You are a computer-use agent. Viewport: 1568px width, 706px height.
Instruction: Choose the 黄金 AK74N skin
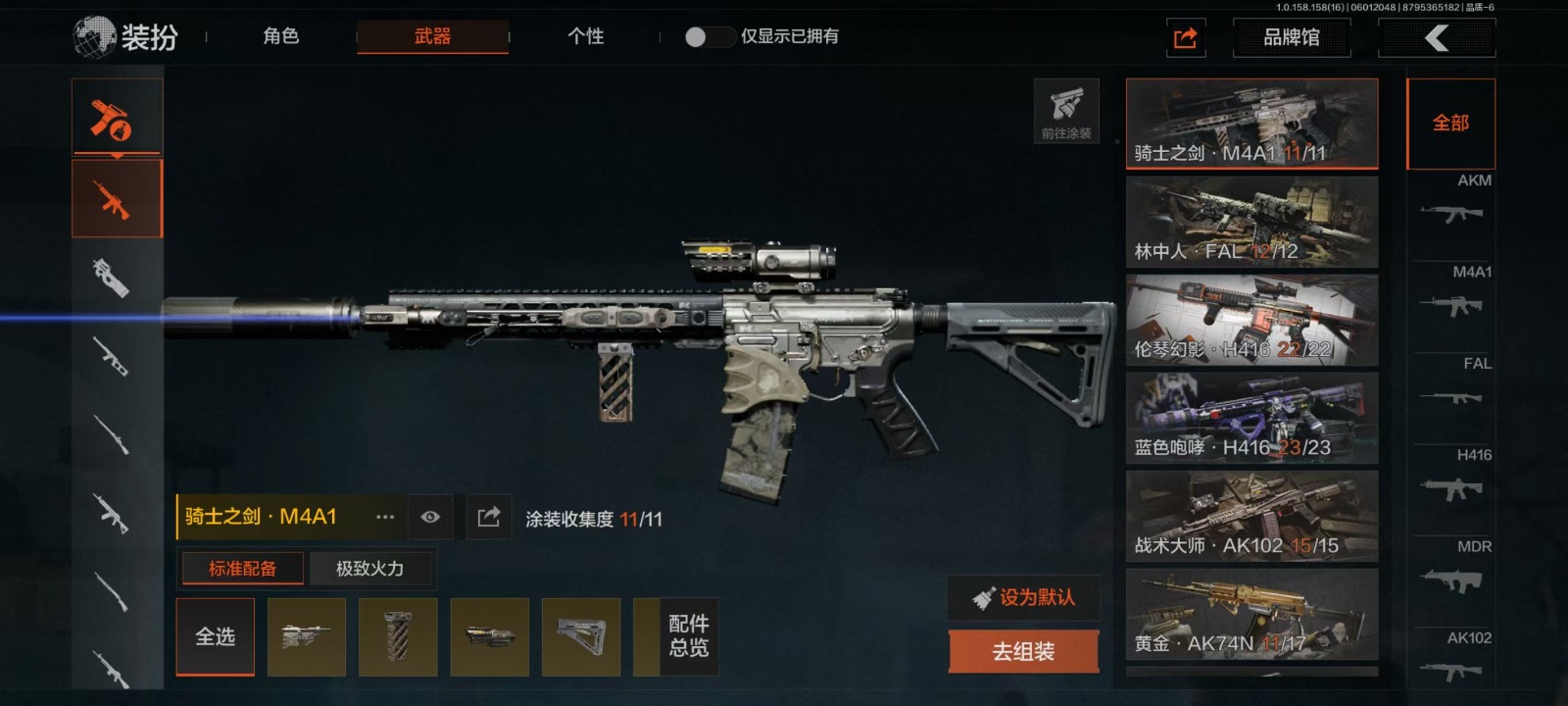(1251, 614)
